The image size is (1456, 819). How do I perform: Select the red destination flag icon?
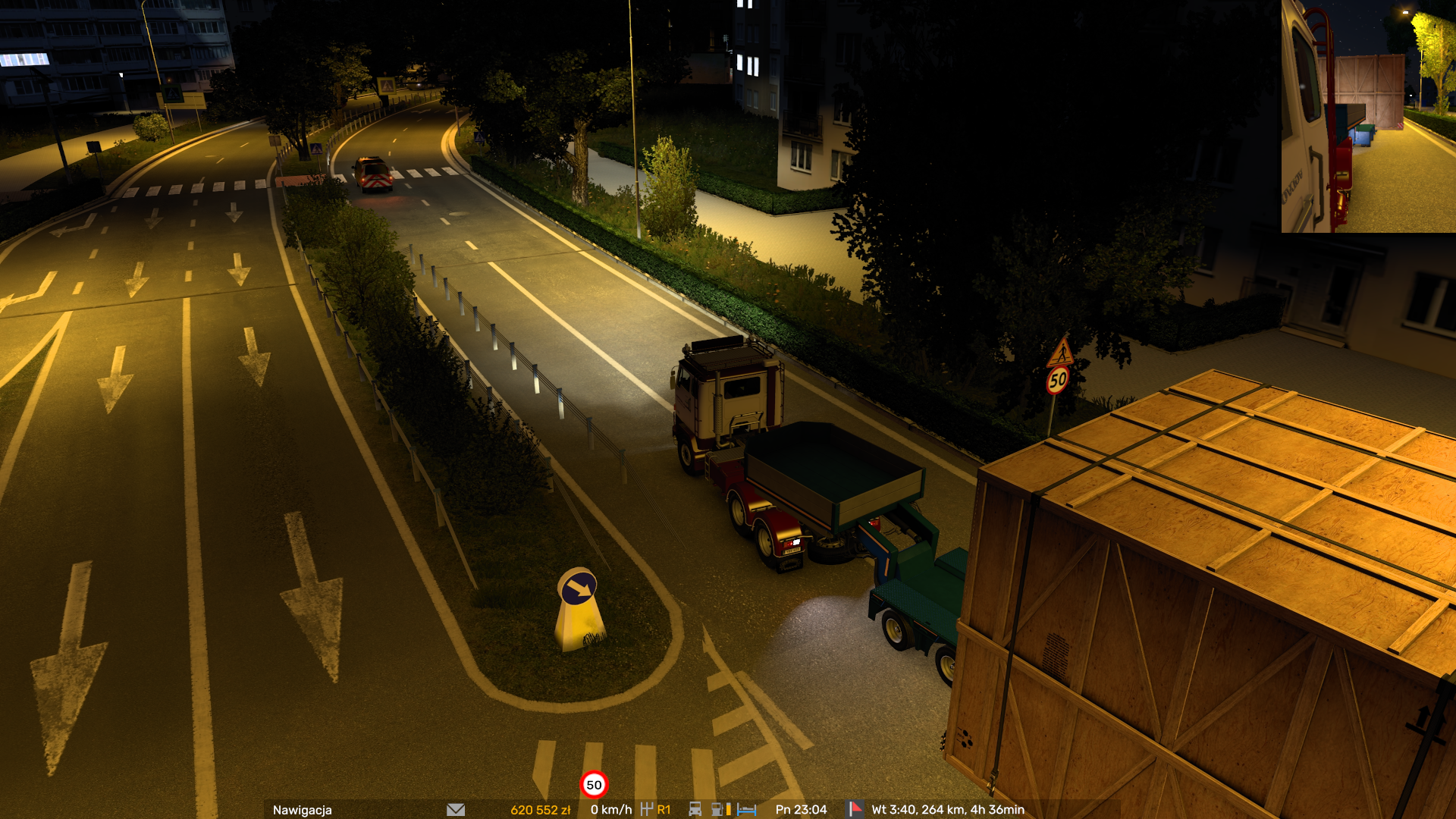click(x=855, y=809)
